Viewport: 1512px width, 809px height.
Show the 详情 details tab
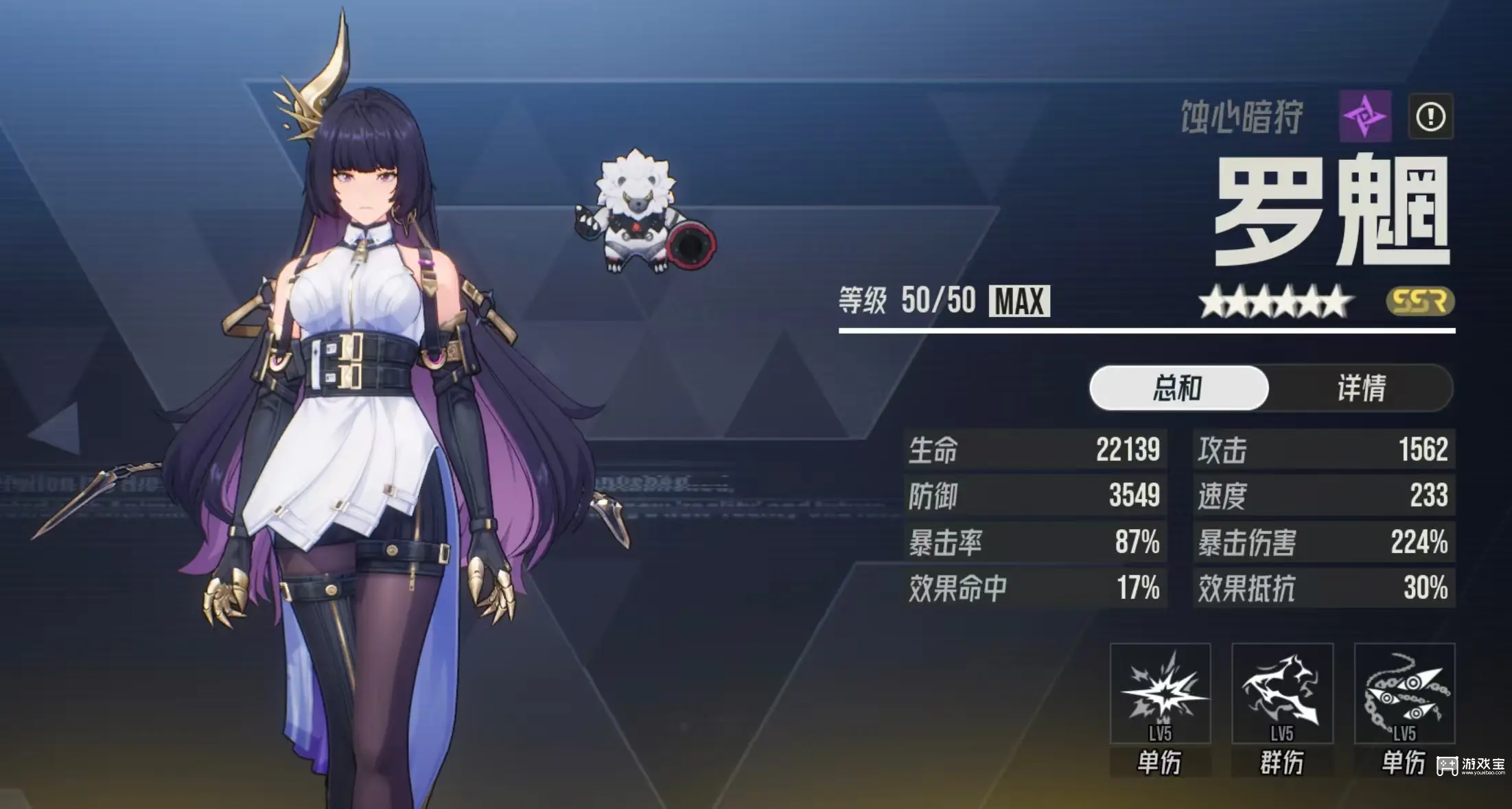1361,388
